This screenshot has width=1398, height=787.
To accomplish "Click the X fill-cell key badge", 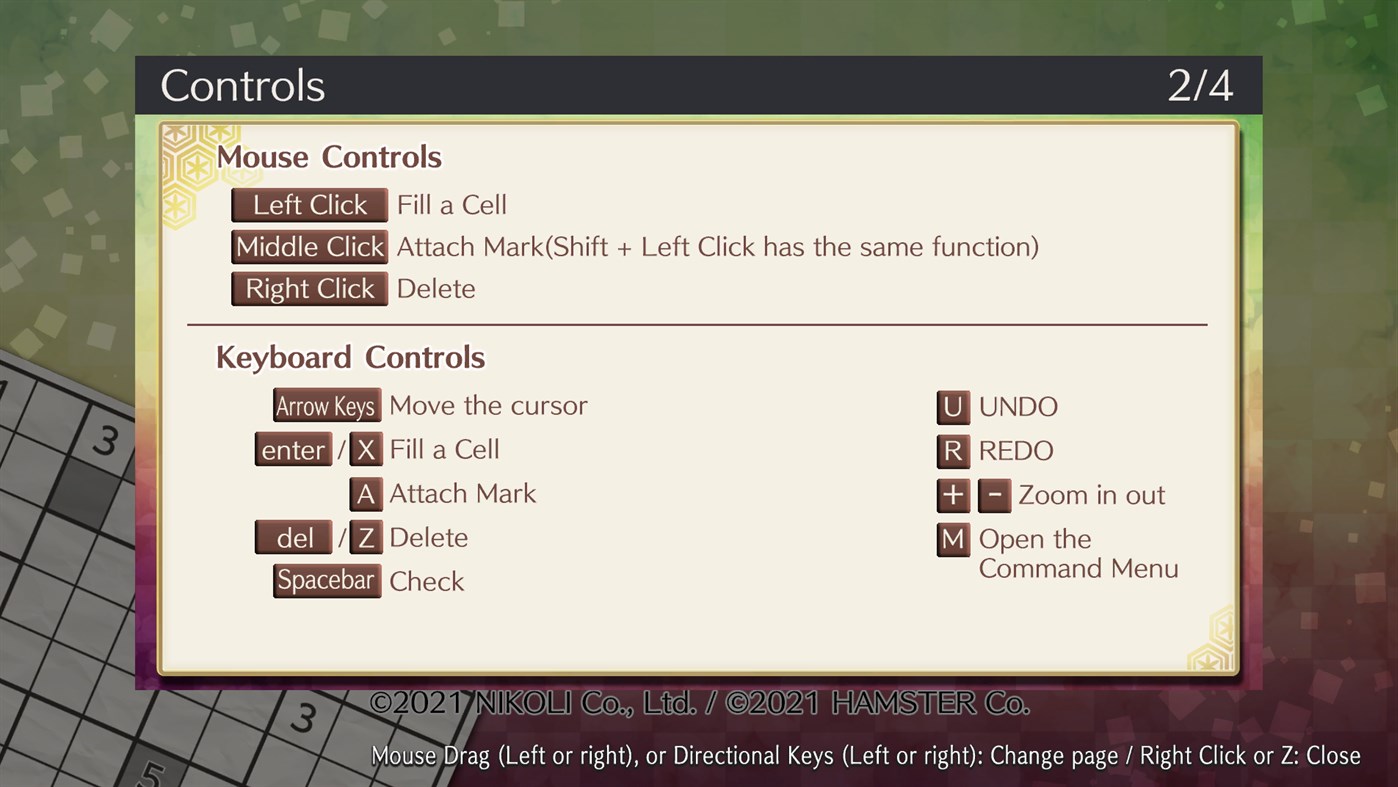I will 366,449.
